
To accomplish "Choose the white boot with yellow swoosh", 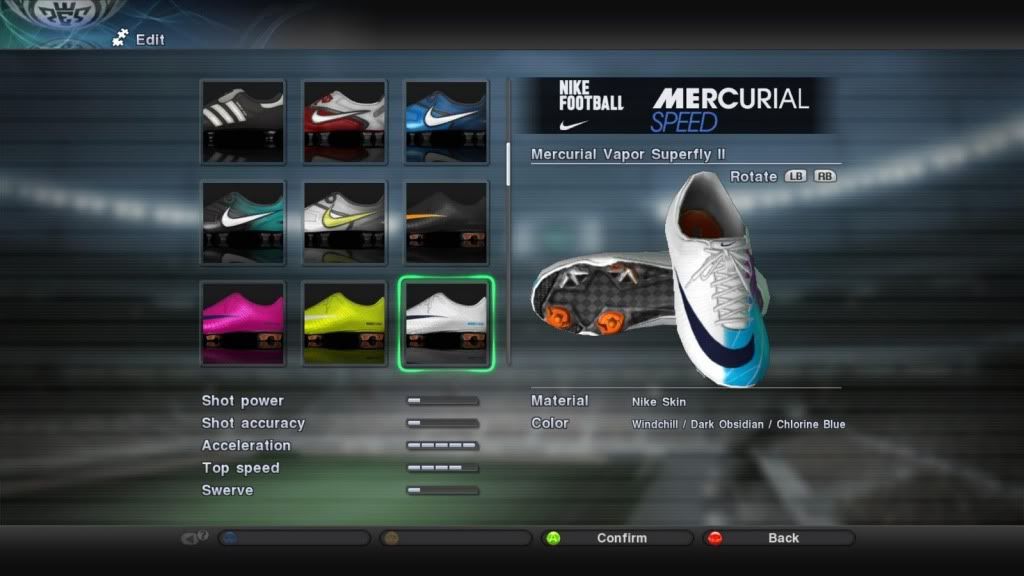I will coord(344,222).
